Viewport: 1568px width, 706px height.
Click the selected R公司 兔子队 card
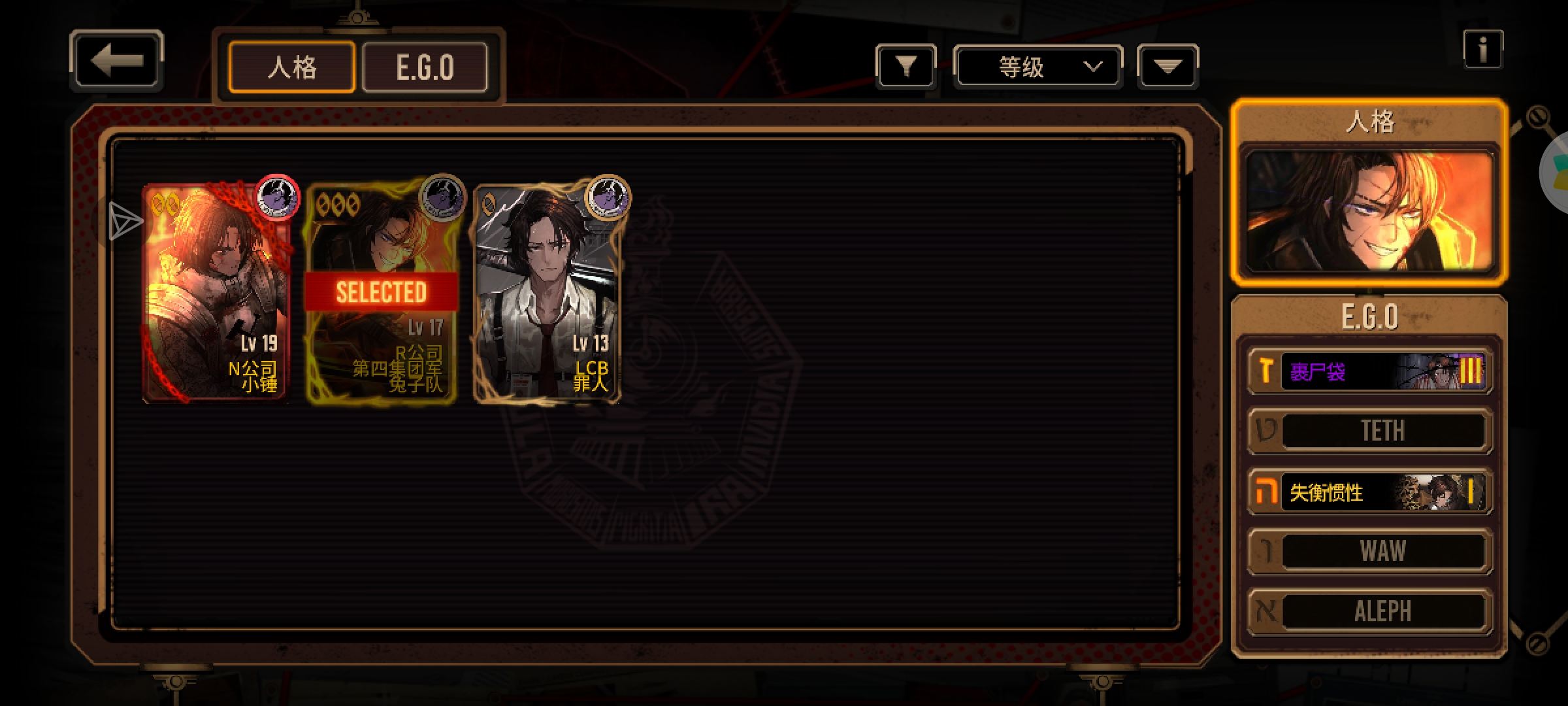coord(382,292)
